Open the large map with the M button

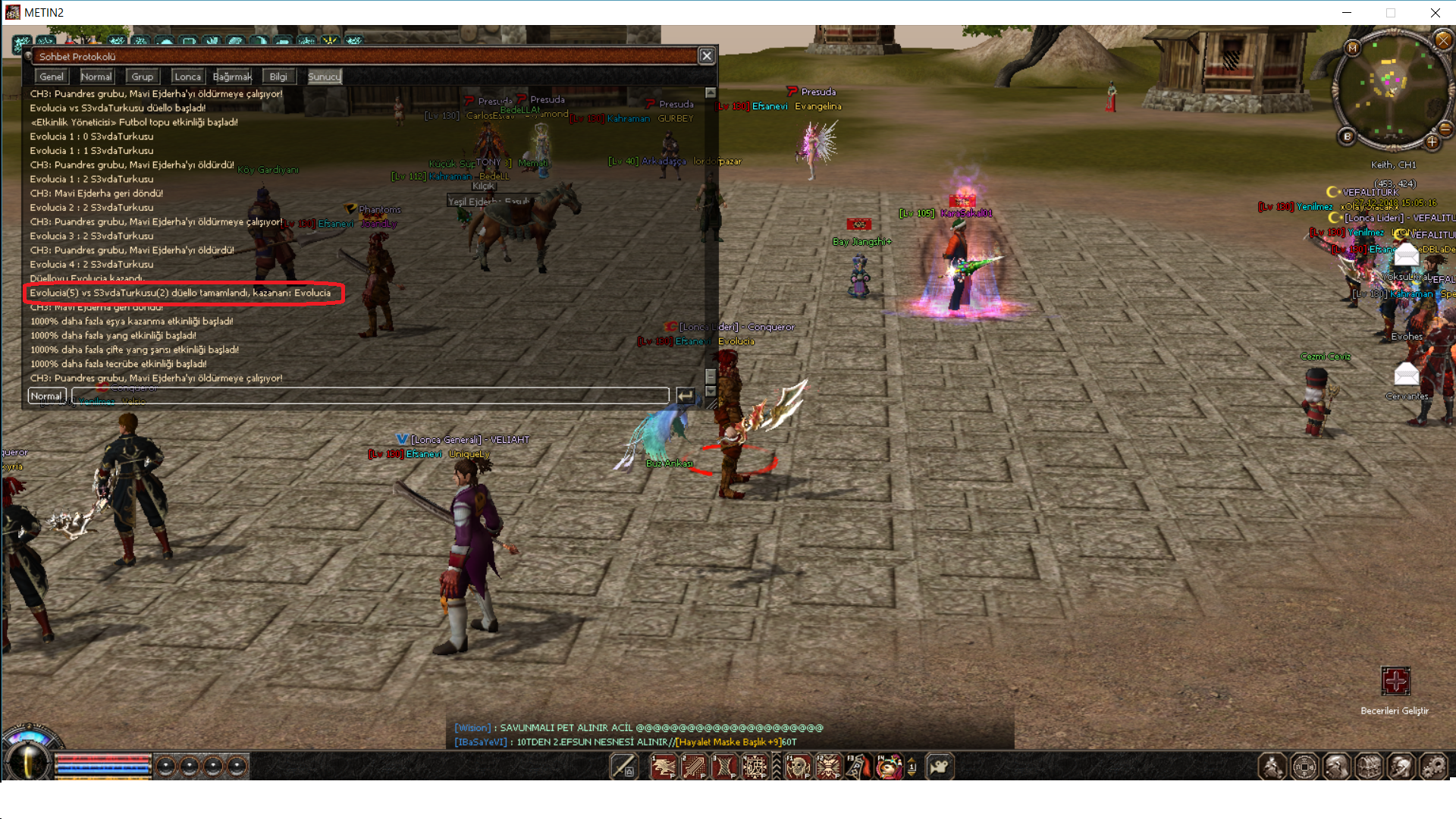point(1352,48)
